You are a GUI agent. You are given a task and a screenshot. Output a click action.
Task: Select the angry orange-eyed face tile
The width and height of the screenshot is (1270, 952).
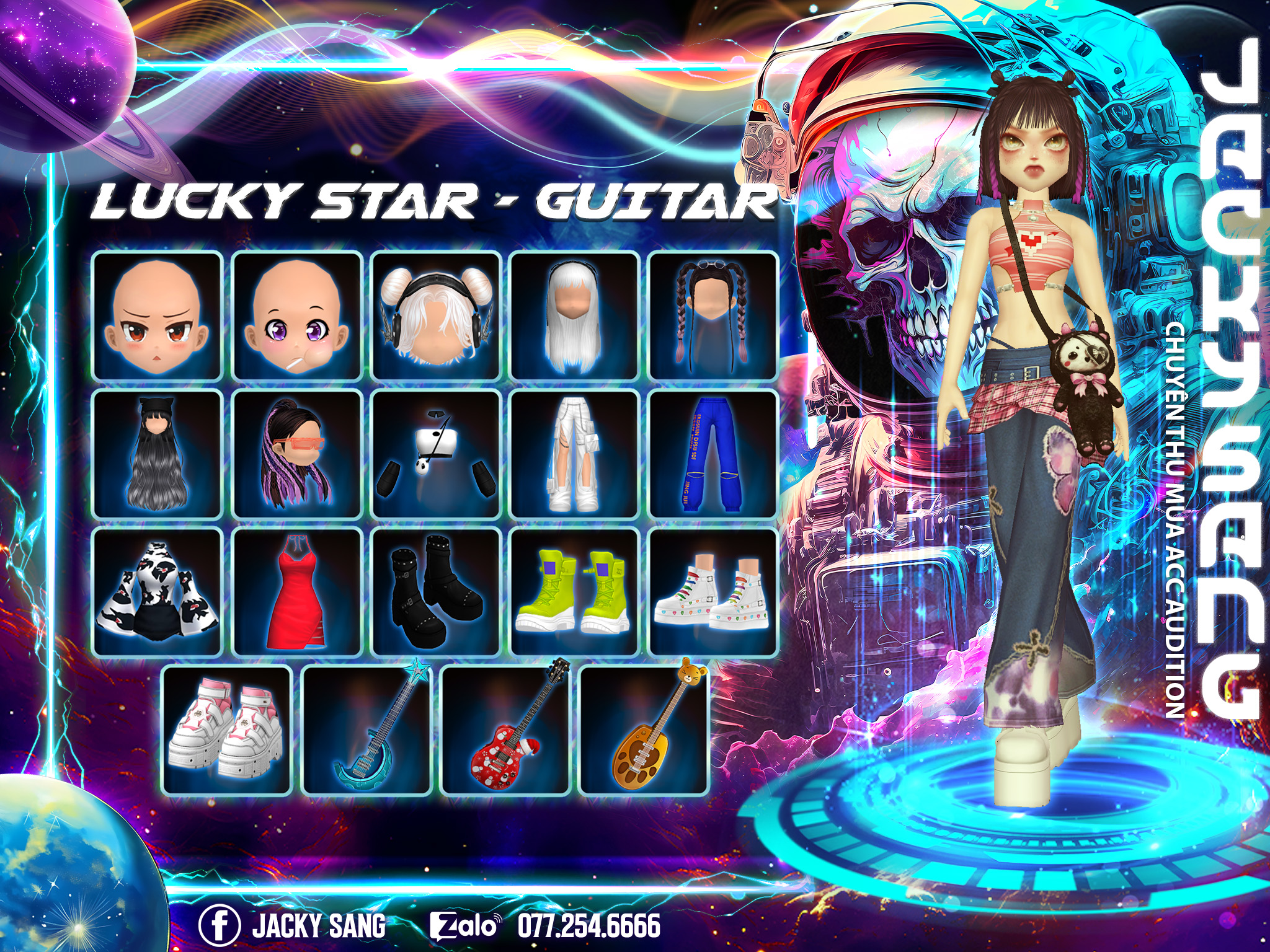[x=158, y=316]
